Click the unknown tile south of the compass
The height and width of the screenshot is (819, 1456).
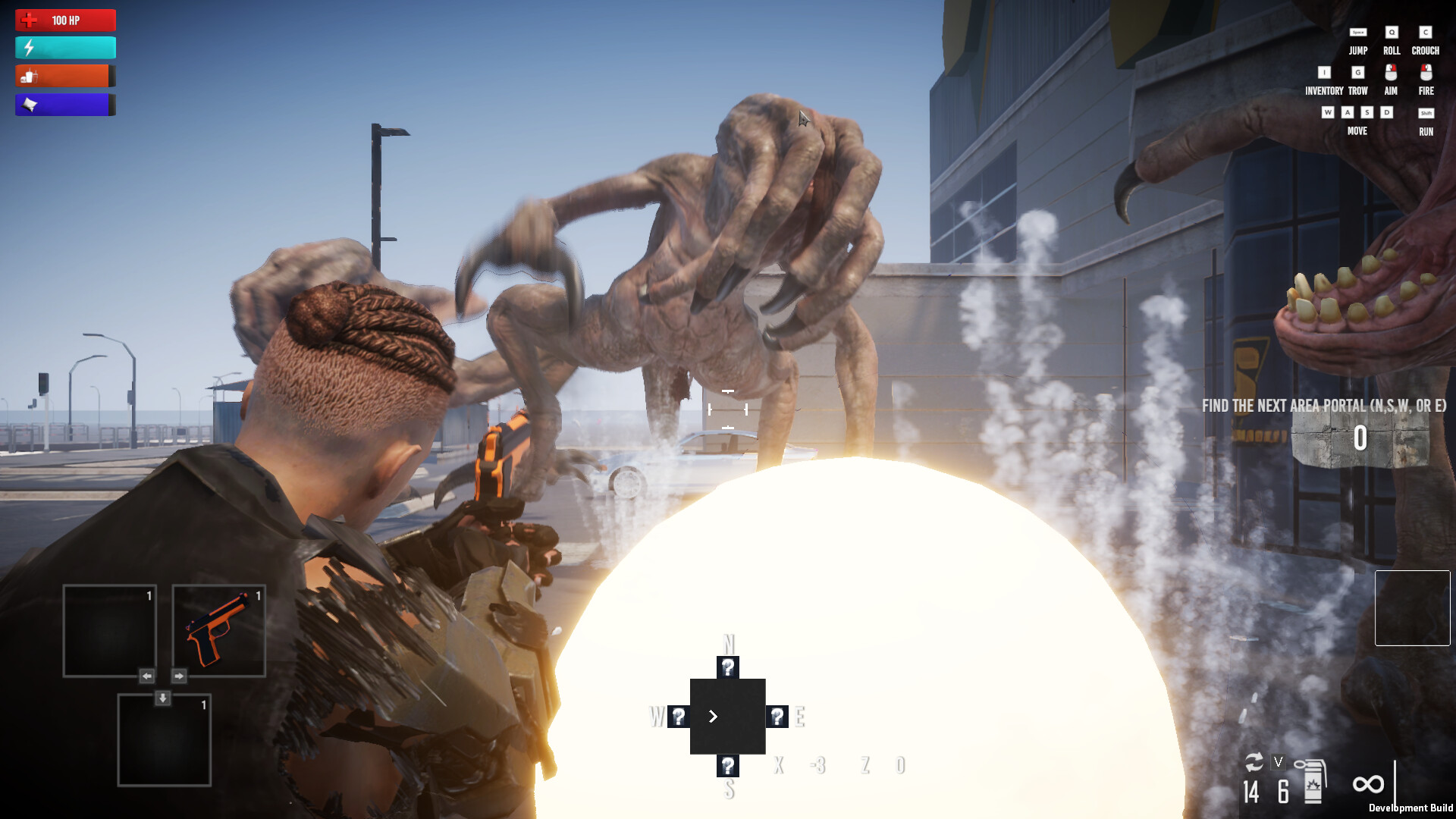point(727,766)
